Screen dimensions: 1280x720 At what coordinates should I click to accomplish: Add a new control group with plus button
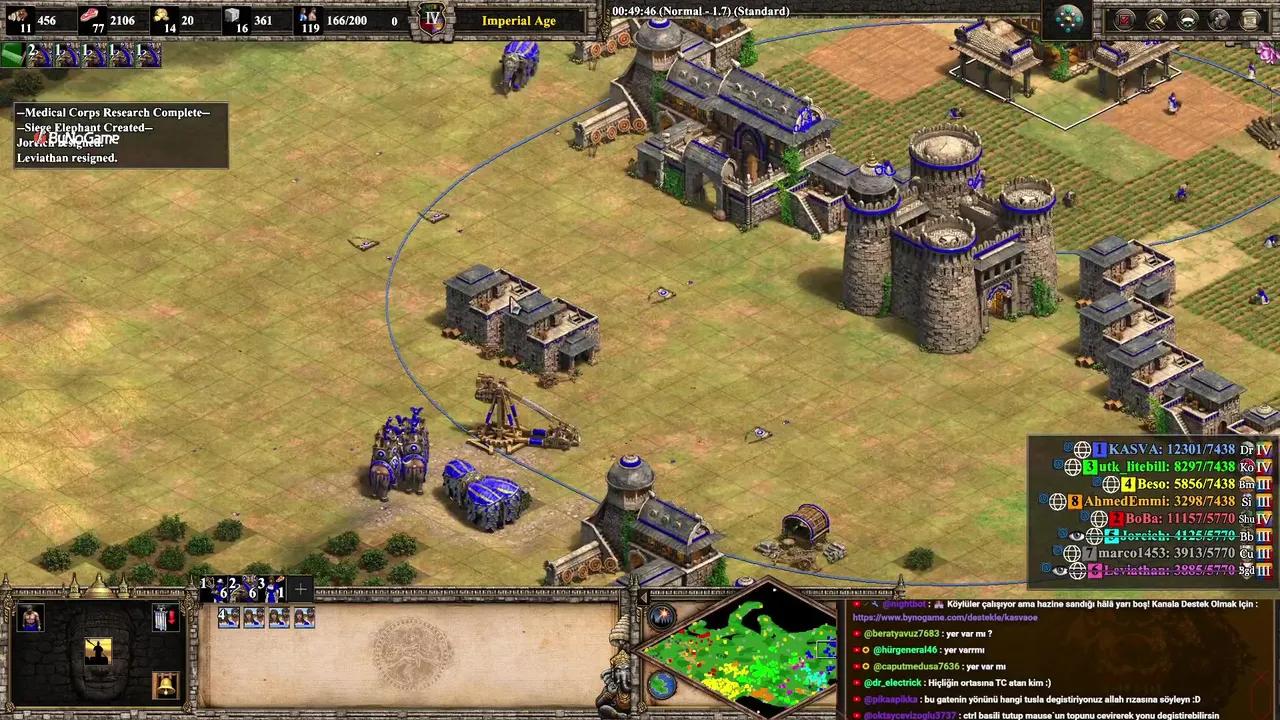point(300,589)
